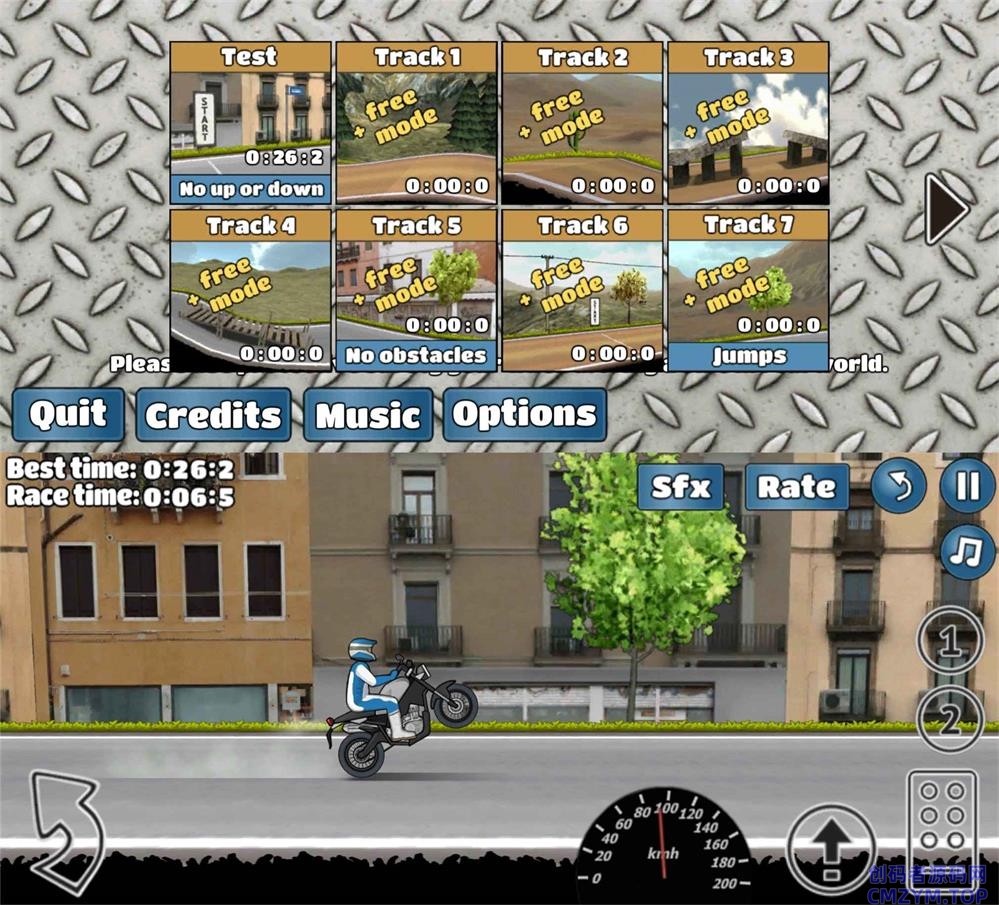The height and width of the screenshot is (905, 999).
Task: Toggle sound effects with Sfx button
Action: coord(680,487)
